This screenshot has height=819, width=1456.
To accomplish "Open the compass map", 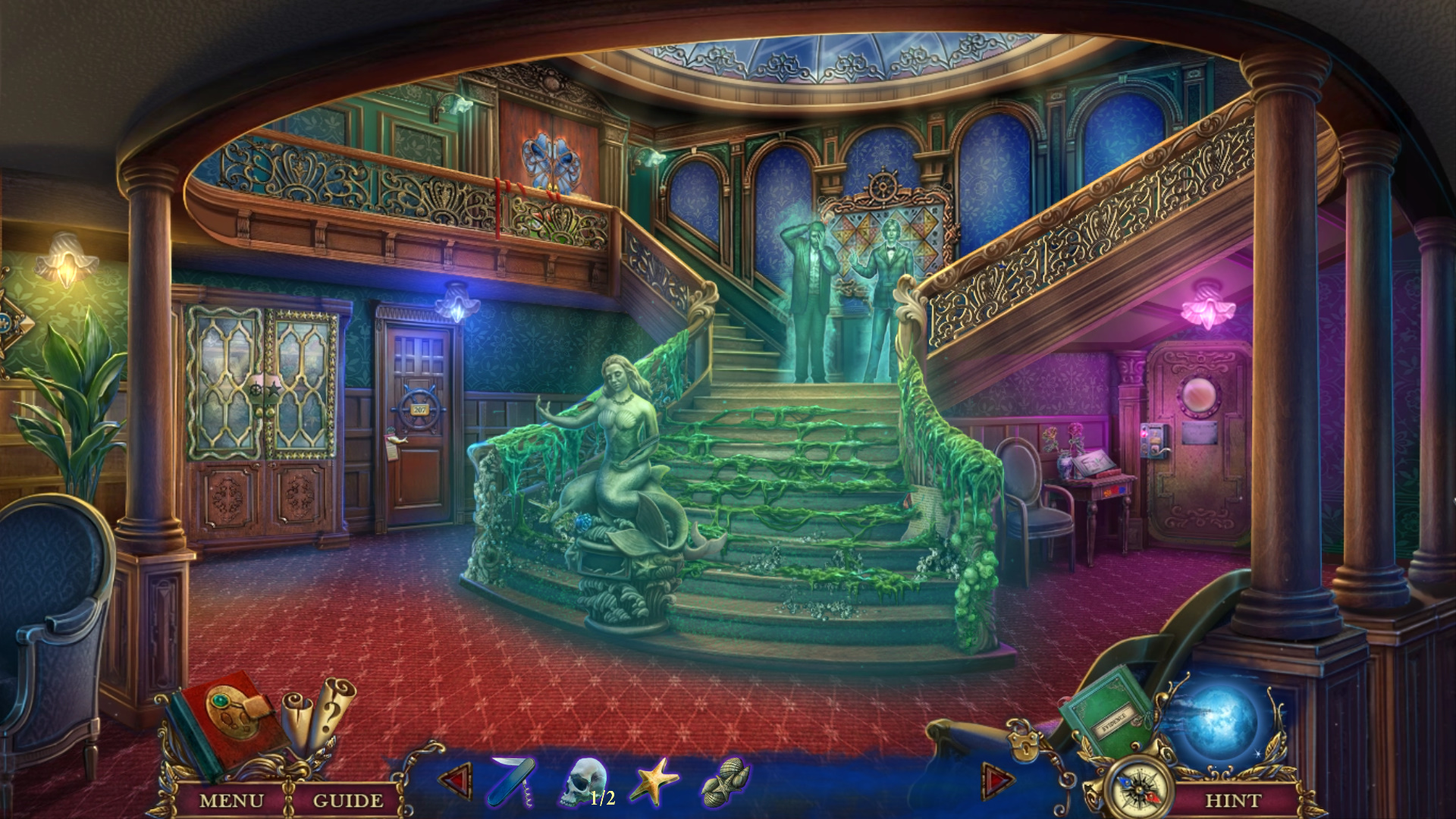I will click(1138, 789).
